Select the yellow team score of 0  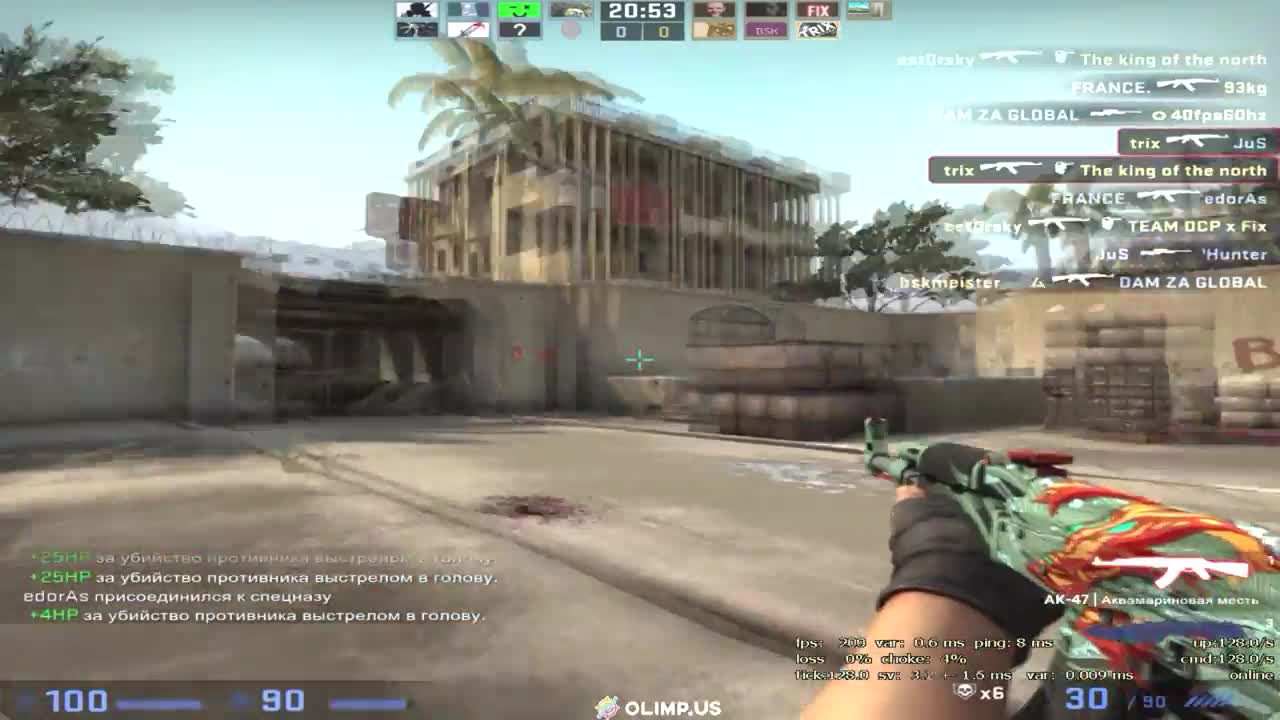tap(664, 31)
